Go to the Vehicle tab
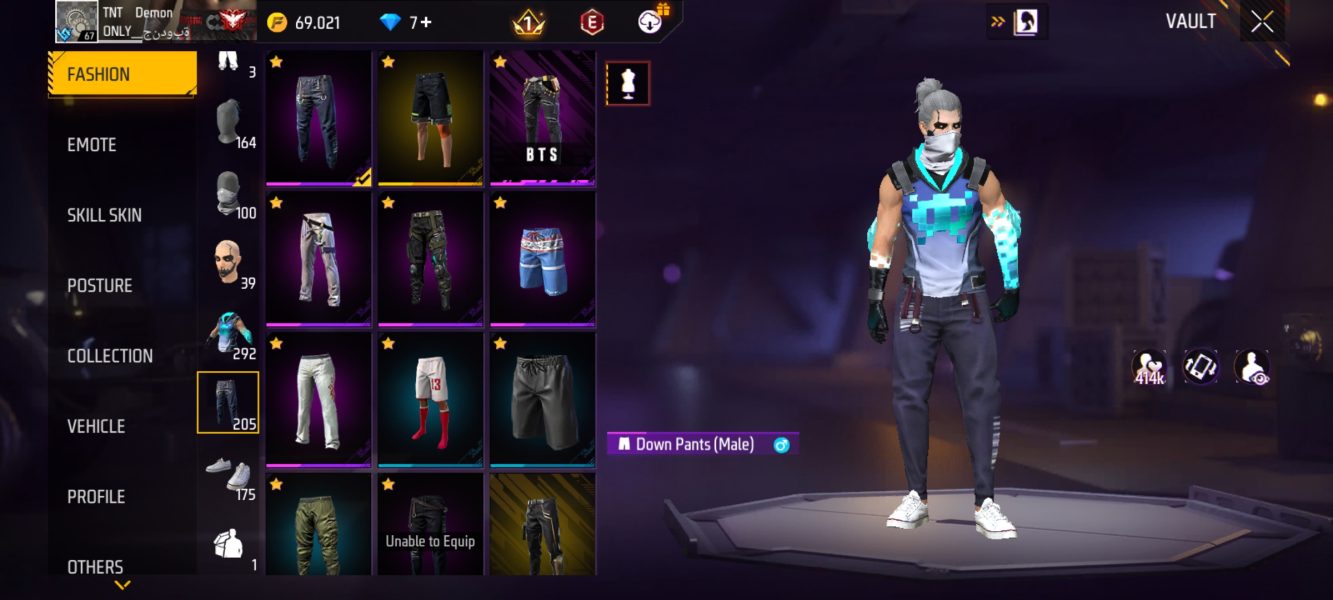Screen dimensions: 1333x600 click(96, 426)
